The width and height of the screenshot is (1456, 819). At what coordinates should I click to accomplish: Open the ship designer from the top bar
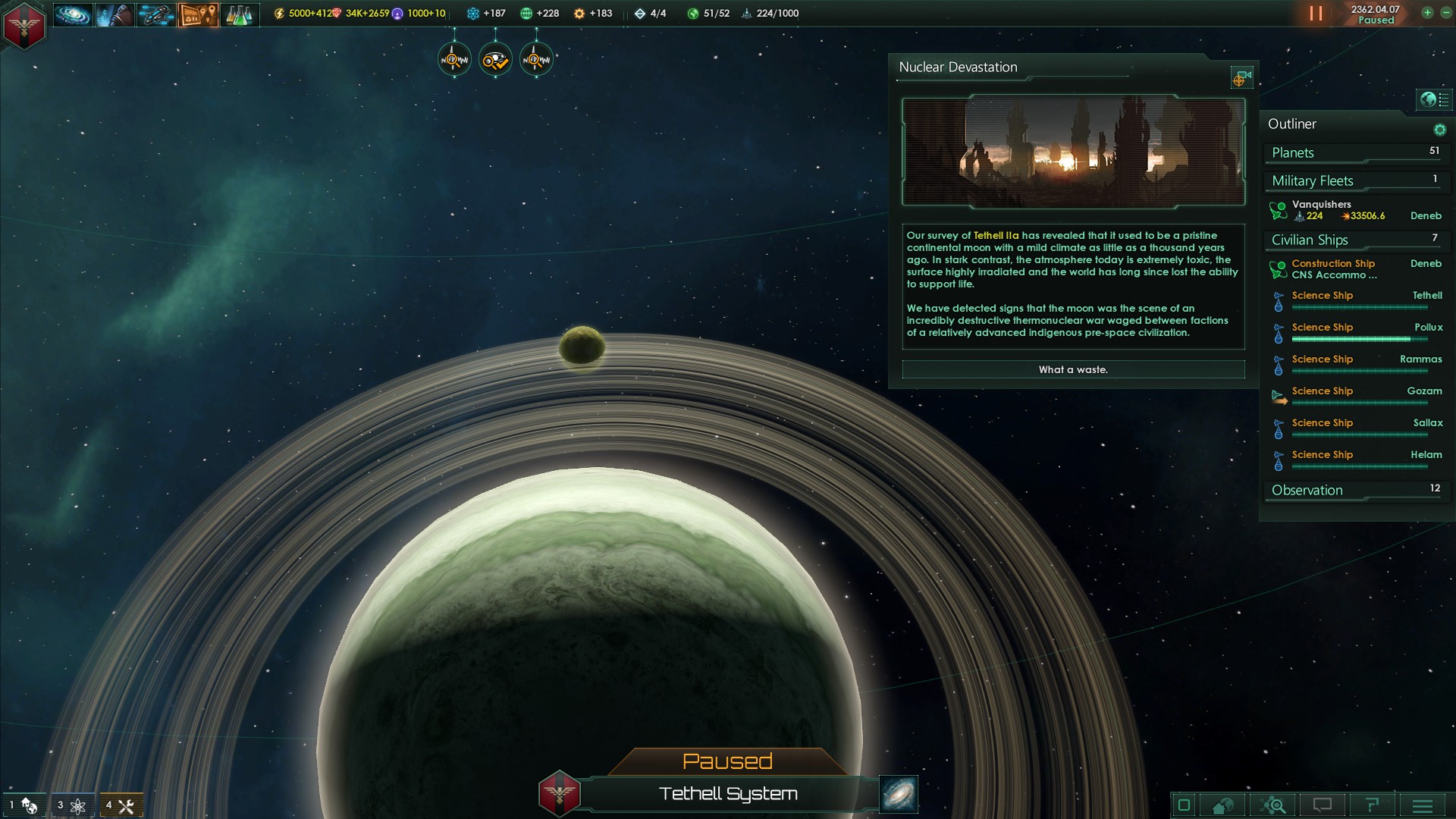pyautogui.click(x=156, y=14)
